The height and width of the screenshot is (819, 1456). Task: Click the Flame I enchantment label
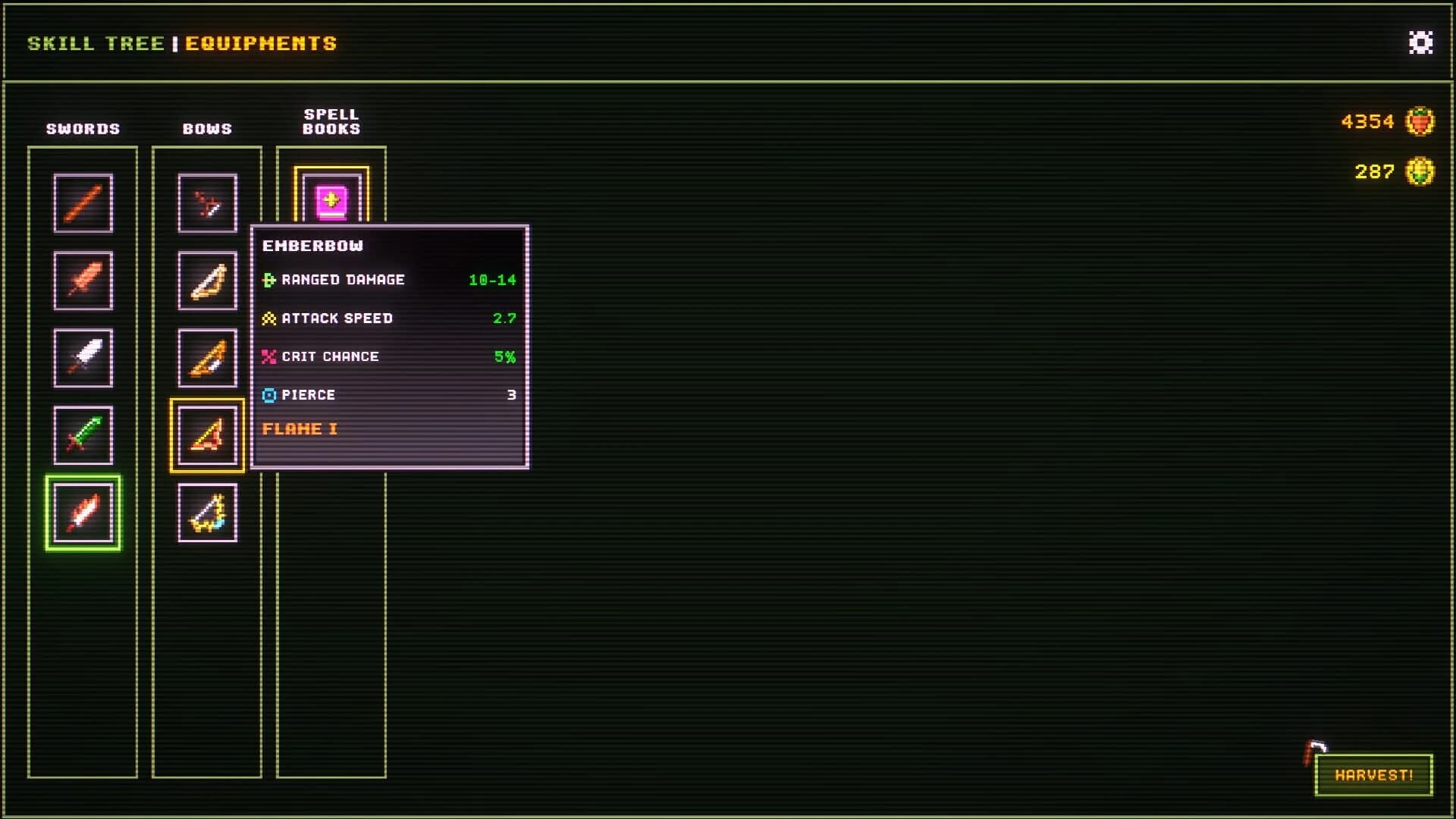[301, 428]
